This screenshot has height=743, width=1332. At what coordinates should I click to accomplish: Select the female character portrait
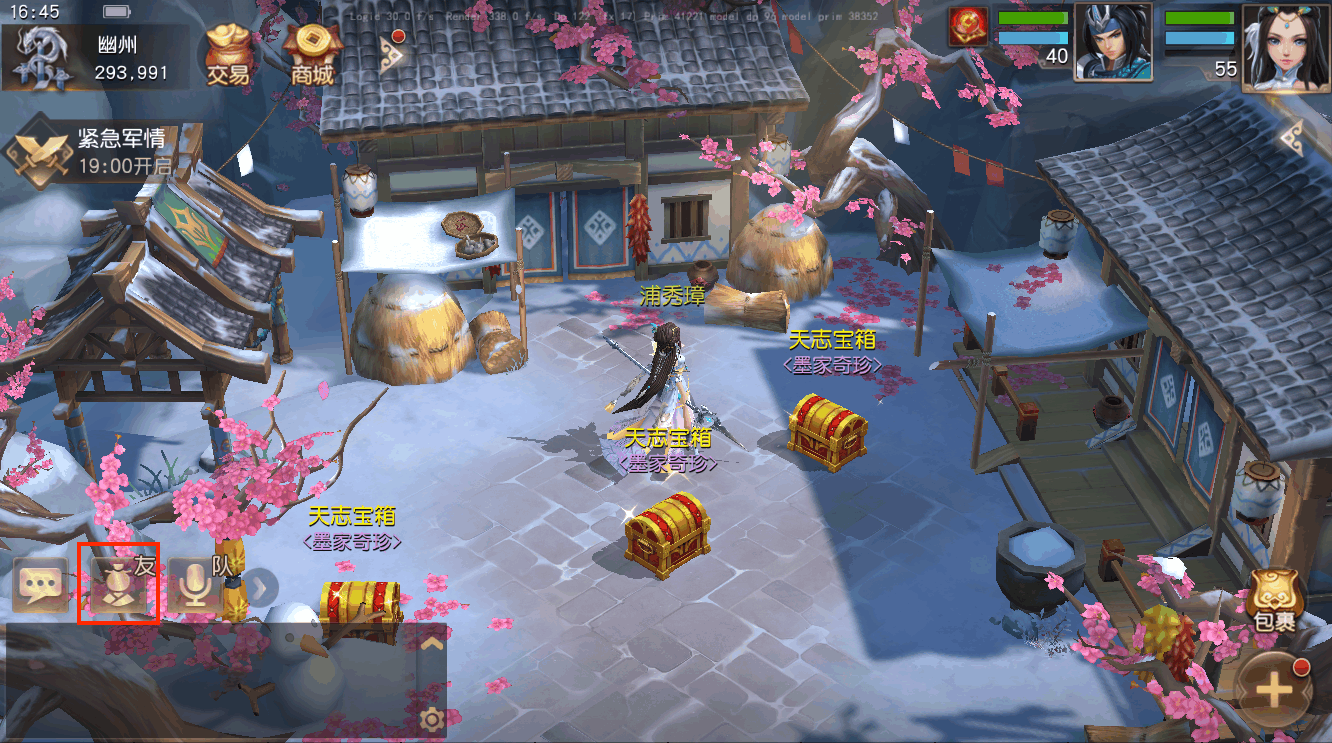pos(1285,47)
